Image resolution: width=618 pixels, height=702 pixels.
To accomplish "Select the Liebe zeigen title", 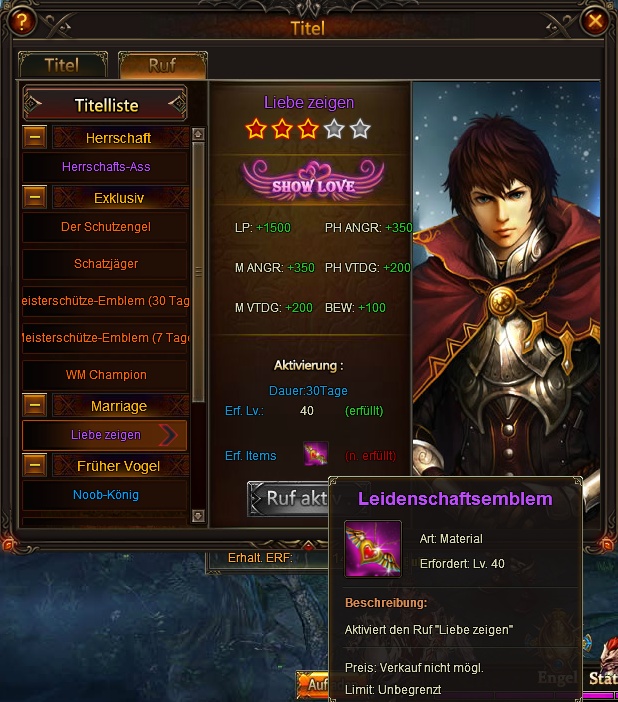I will point(105,435).
